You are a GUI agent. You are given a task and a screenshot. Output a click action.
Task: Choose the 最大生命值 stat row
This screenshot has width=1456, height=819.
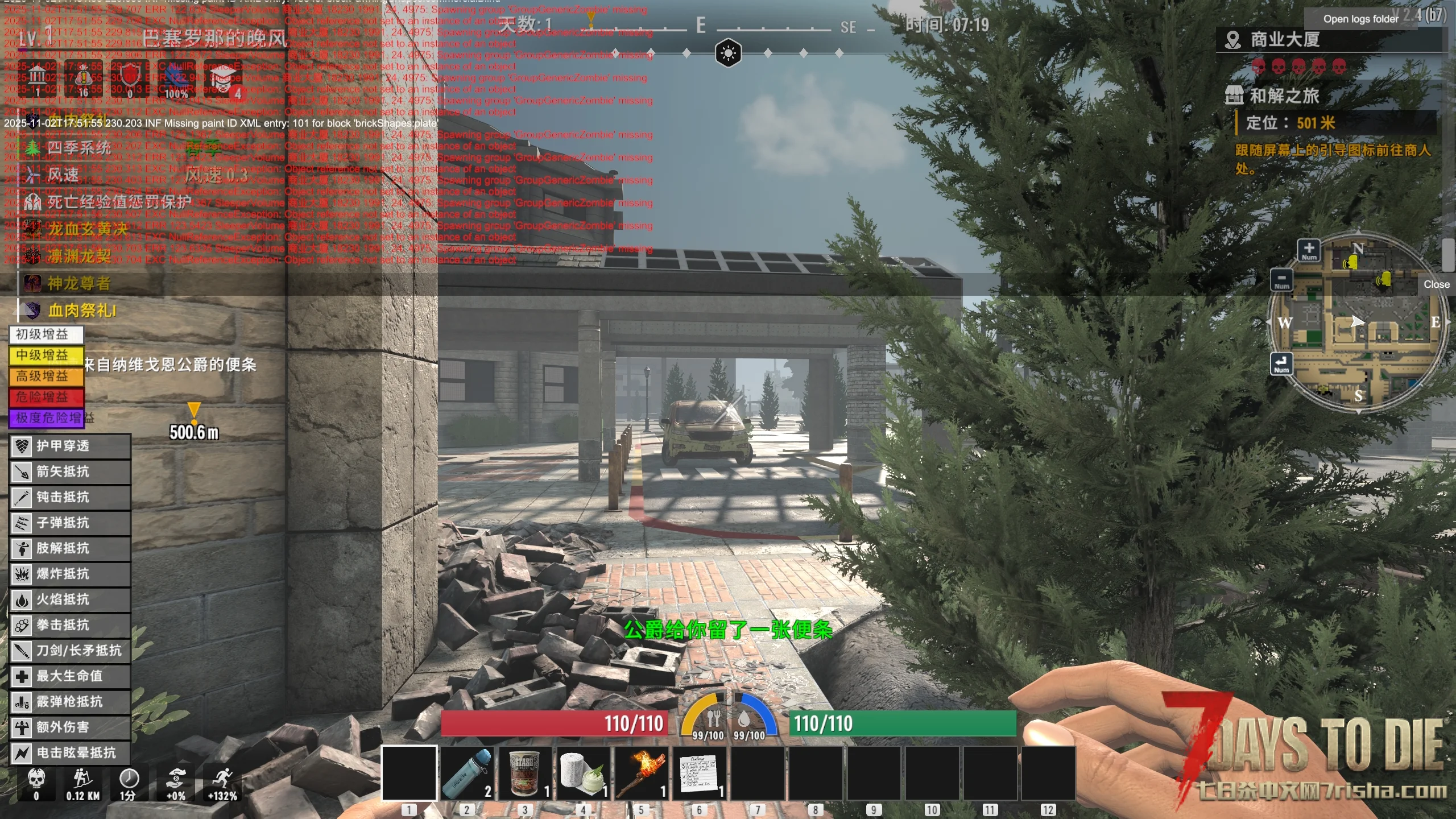click(x=71, y=676)
